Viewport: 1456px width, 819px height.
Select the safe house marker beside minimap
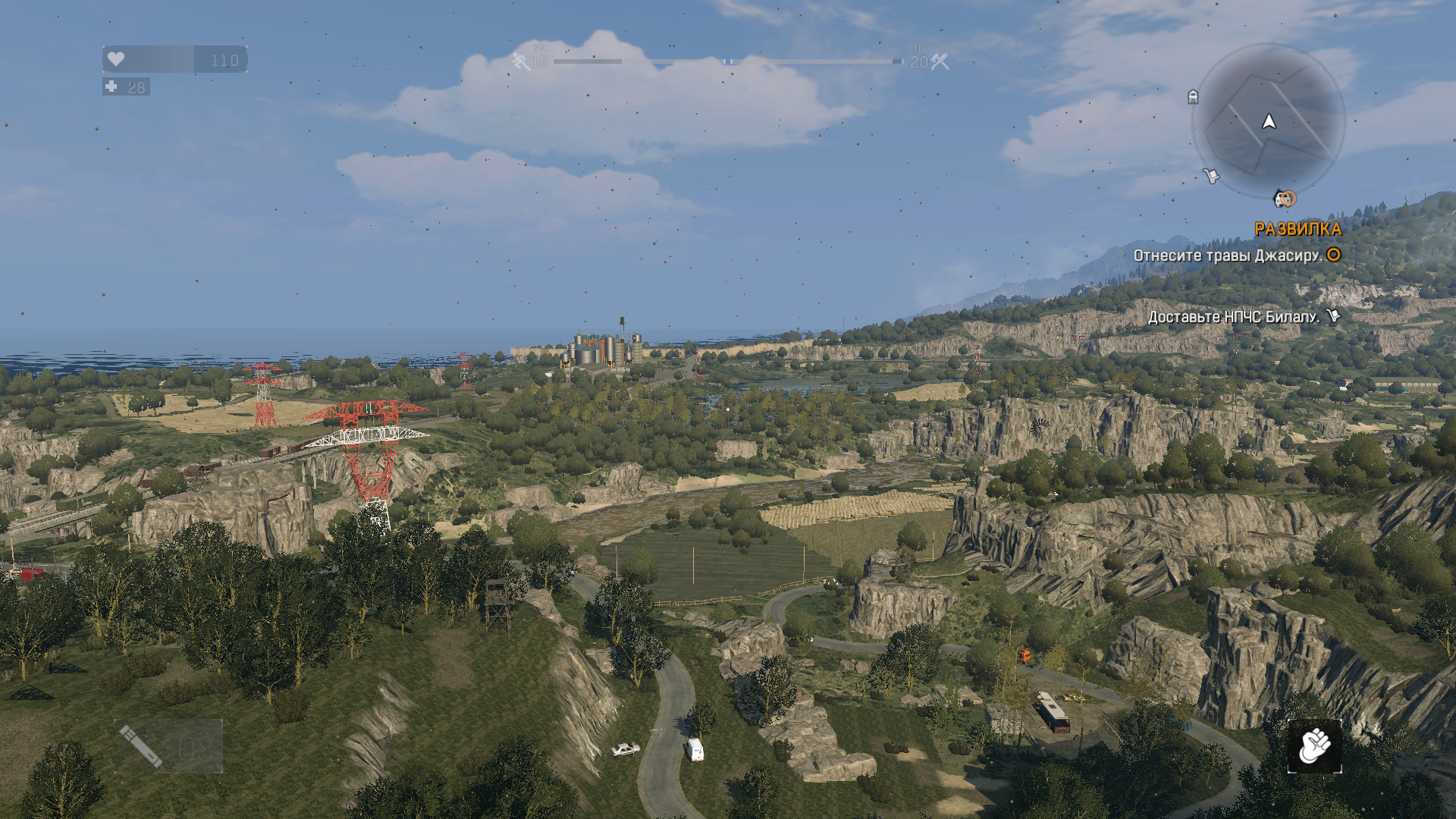point(1193,97)
